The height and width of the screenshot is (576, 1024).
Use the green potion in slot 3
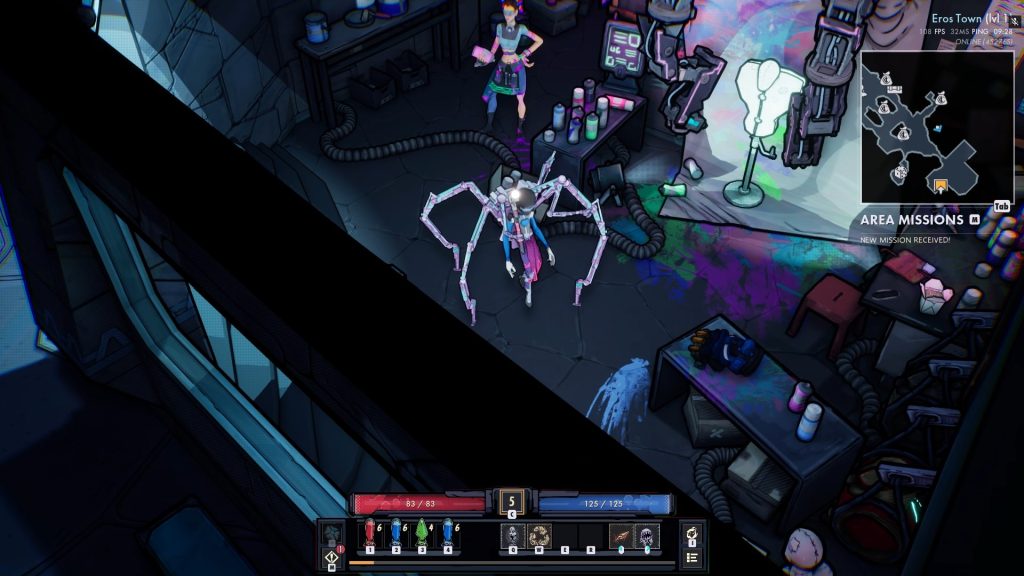point(422,534)
